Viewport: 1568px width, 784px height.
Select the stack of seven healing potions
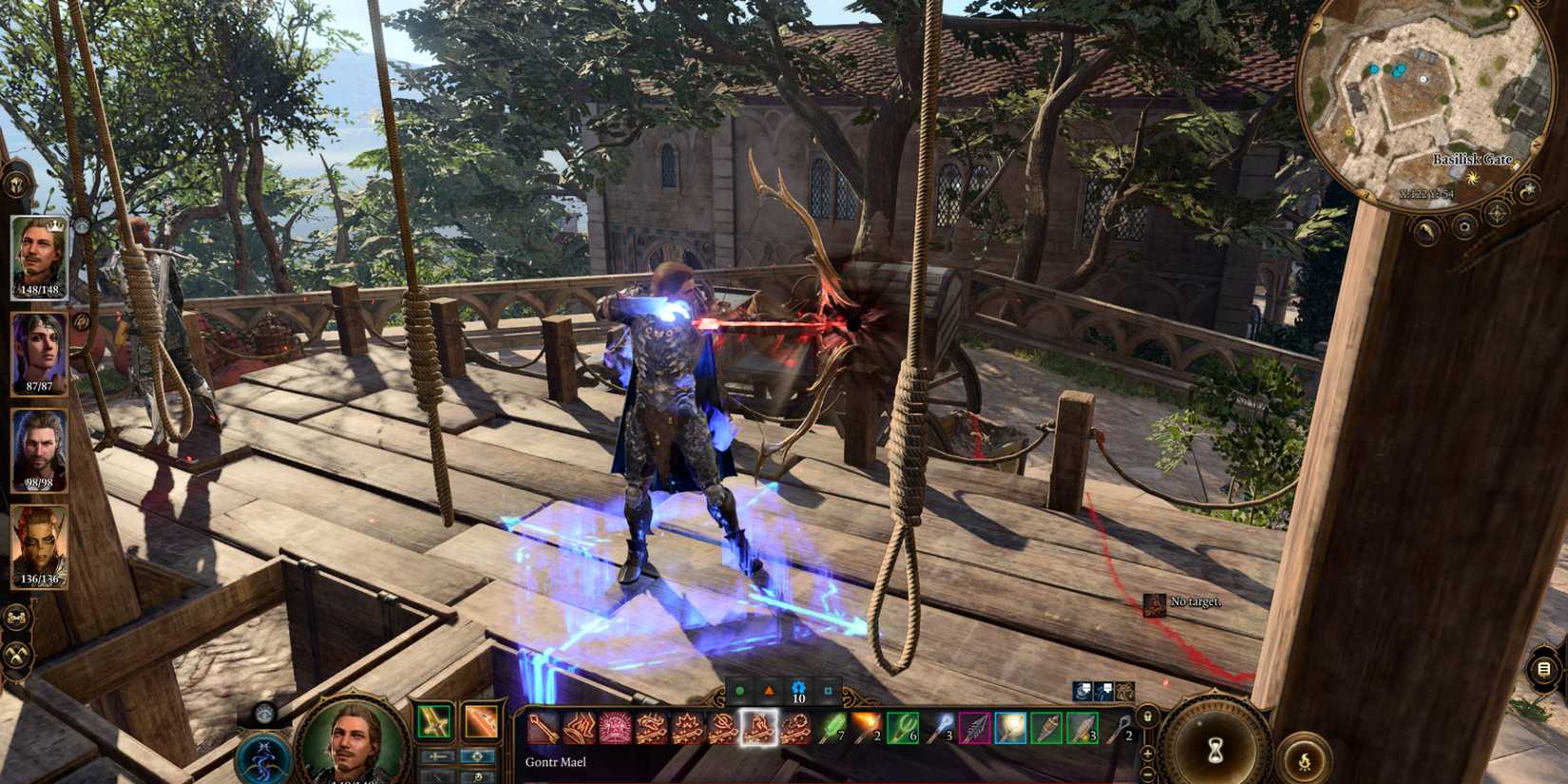pos(830,729)
